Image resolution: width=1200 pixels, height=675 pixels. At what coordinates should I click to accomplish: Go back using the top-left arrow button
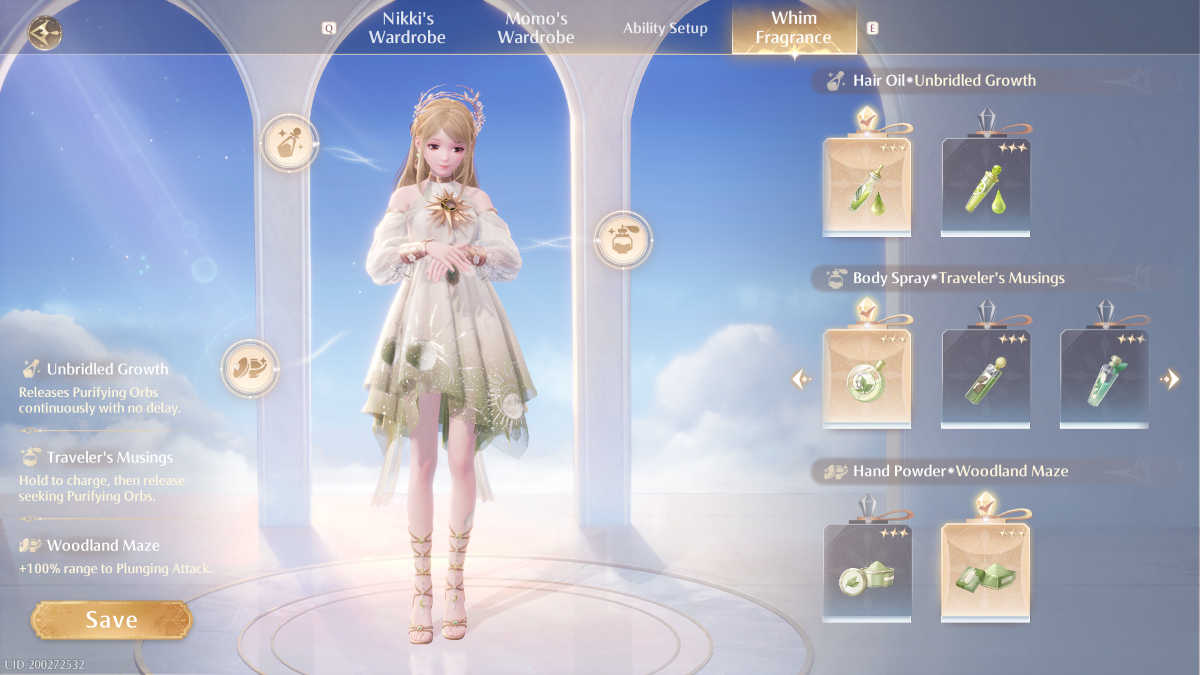click(x=45, y=33)
